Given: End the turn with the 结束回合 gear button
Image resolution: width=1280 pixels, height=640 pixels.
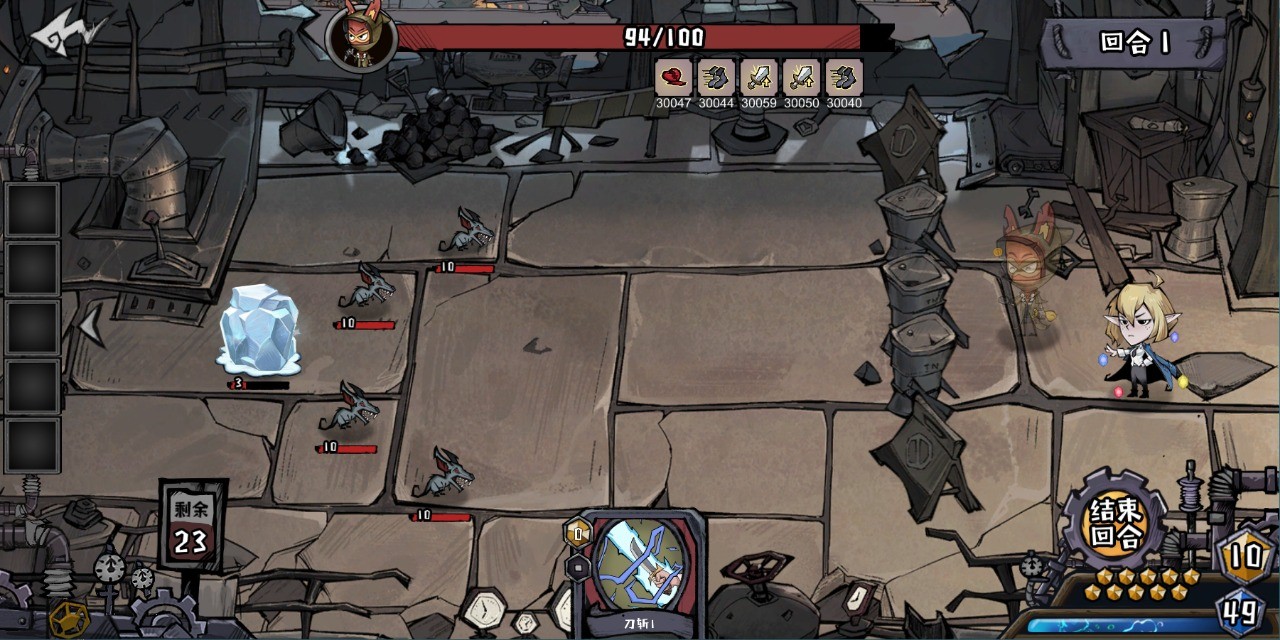Looking at the screenshot, I should tap(1116, 524).
